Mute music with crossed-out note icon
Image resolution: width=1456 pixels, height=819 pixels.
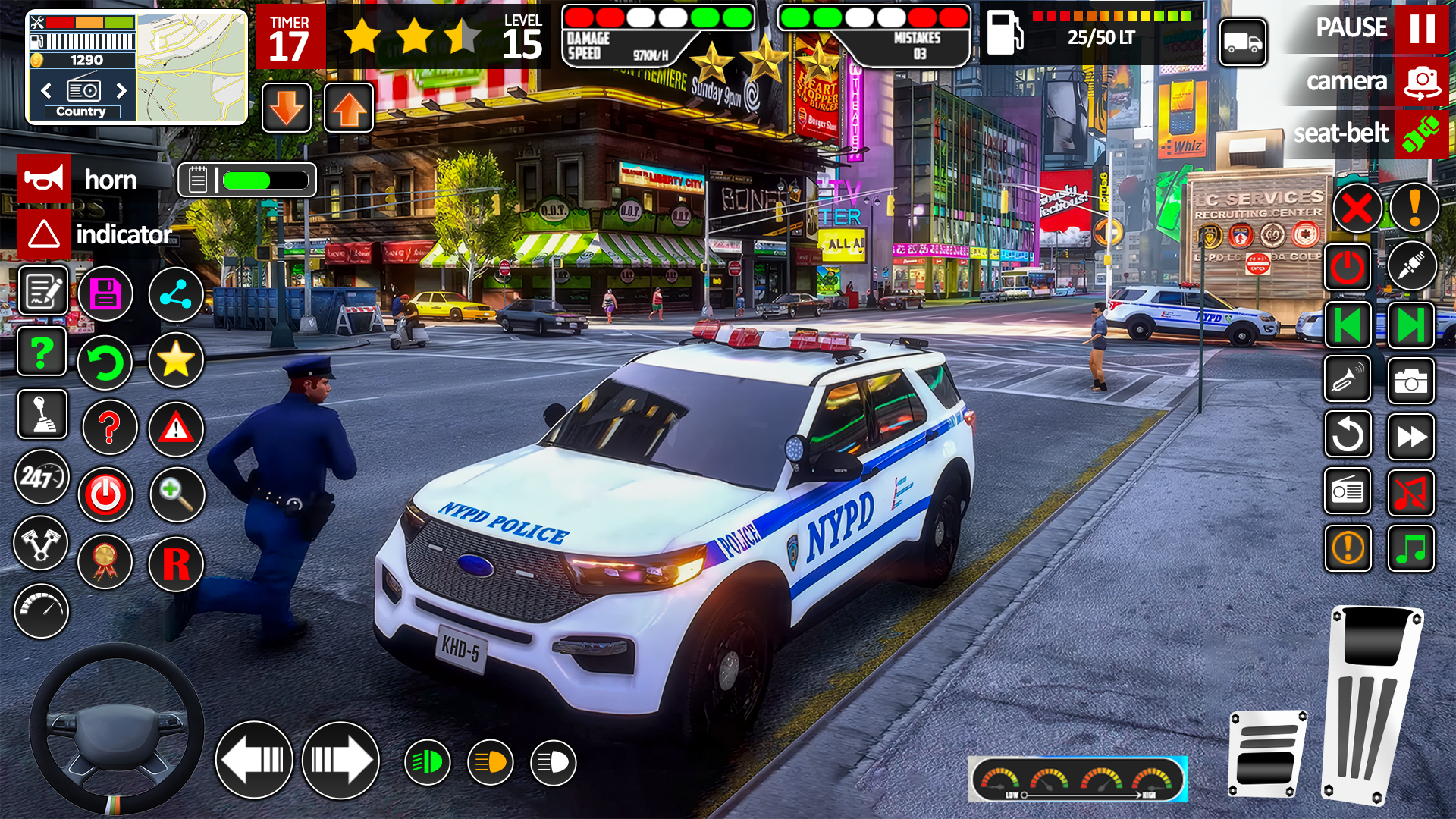click(x=1410, y=493)
